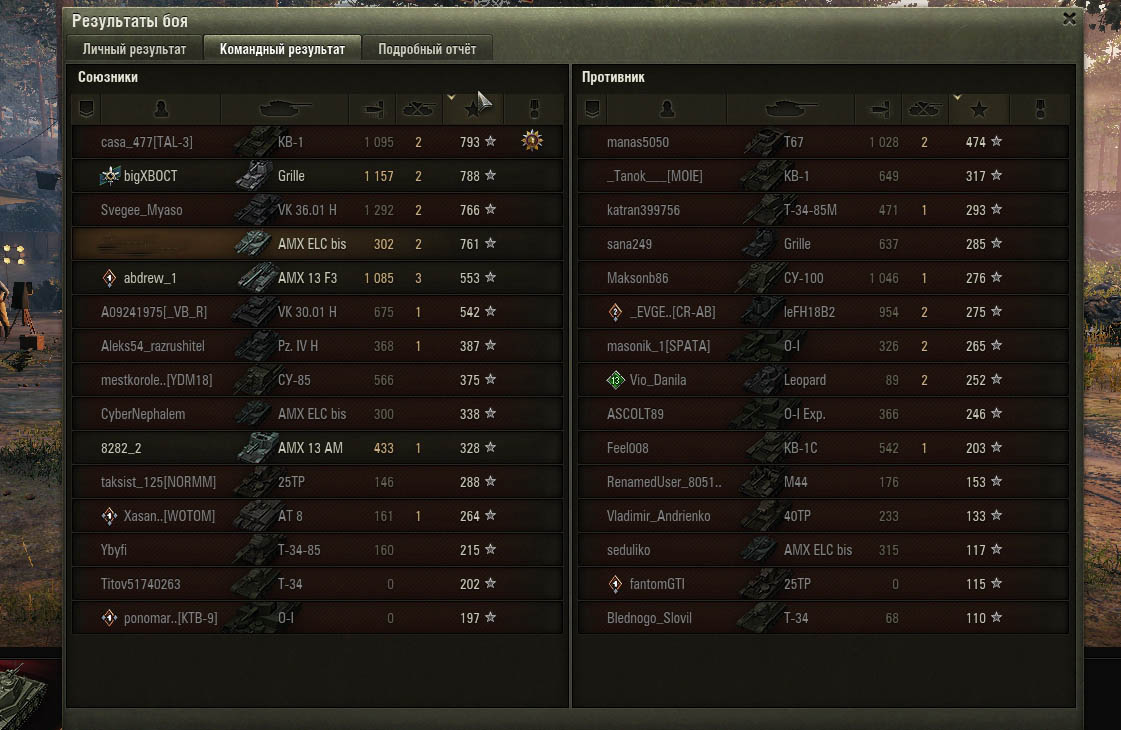The width and height of the screenshot is (1121, 730).
Task: Select enemy manas5050 with the T67
Action: click(x=638, y=142)
